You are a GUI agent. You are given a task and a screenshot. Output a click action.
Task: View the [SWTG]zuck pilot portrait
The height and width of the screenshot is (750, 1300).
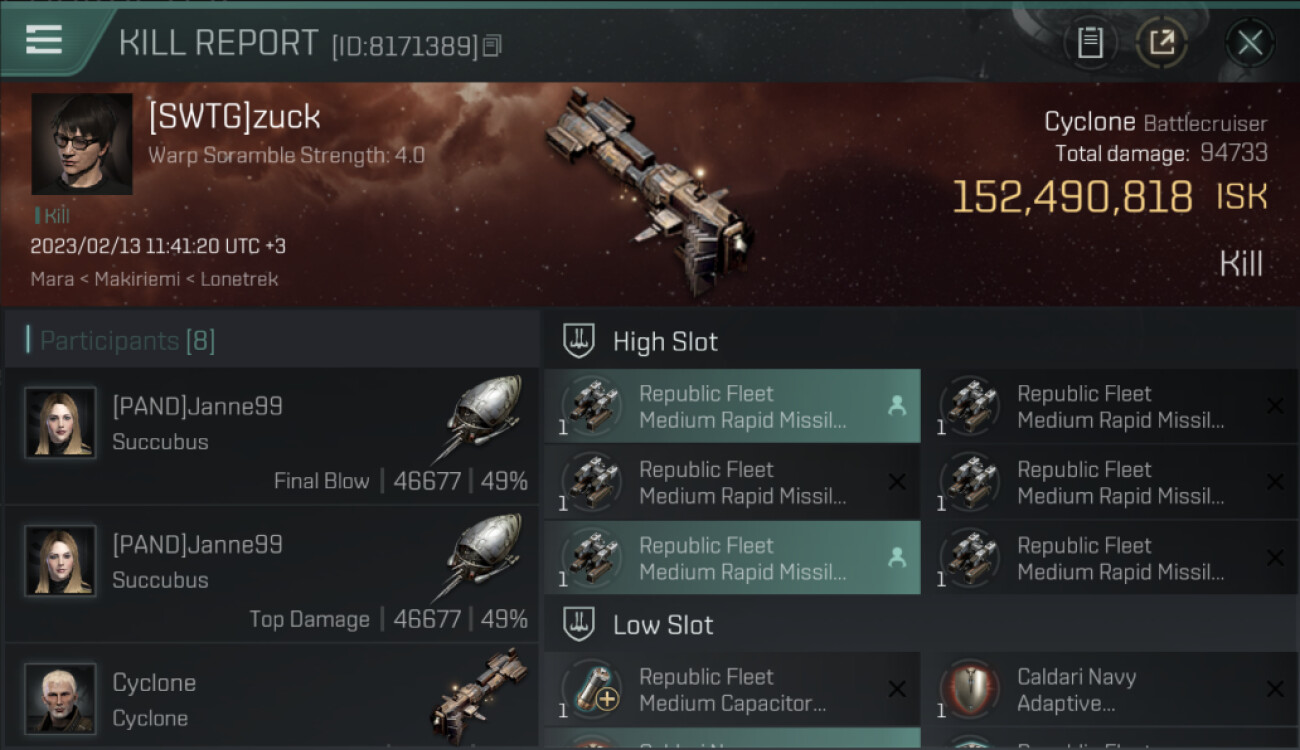coord(82,144)
